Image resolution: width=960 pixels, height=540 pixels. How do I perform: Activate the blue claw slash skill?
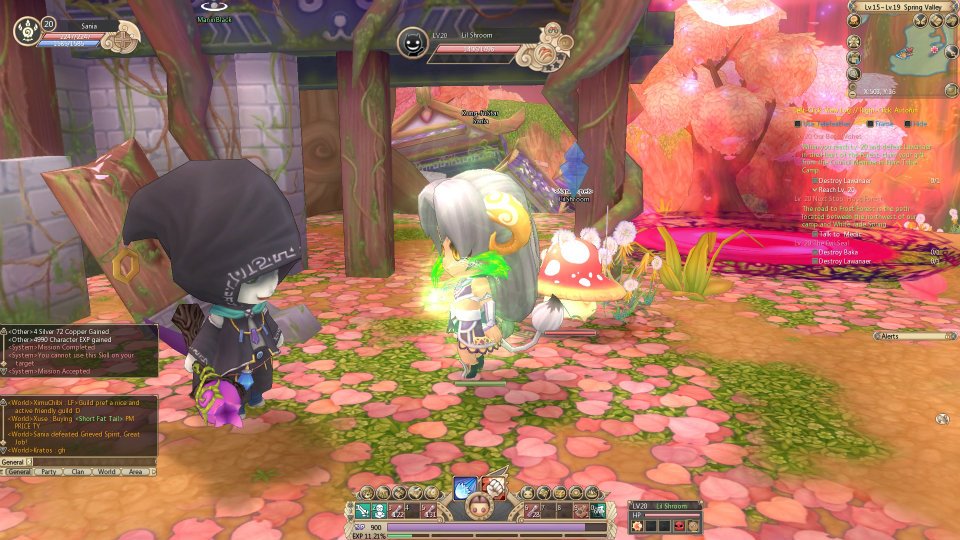pos(464,487)
